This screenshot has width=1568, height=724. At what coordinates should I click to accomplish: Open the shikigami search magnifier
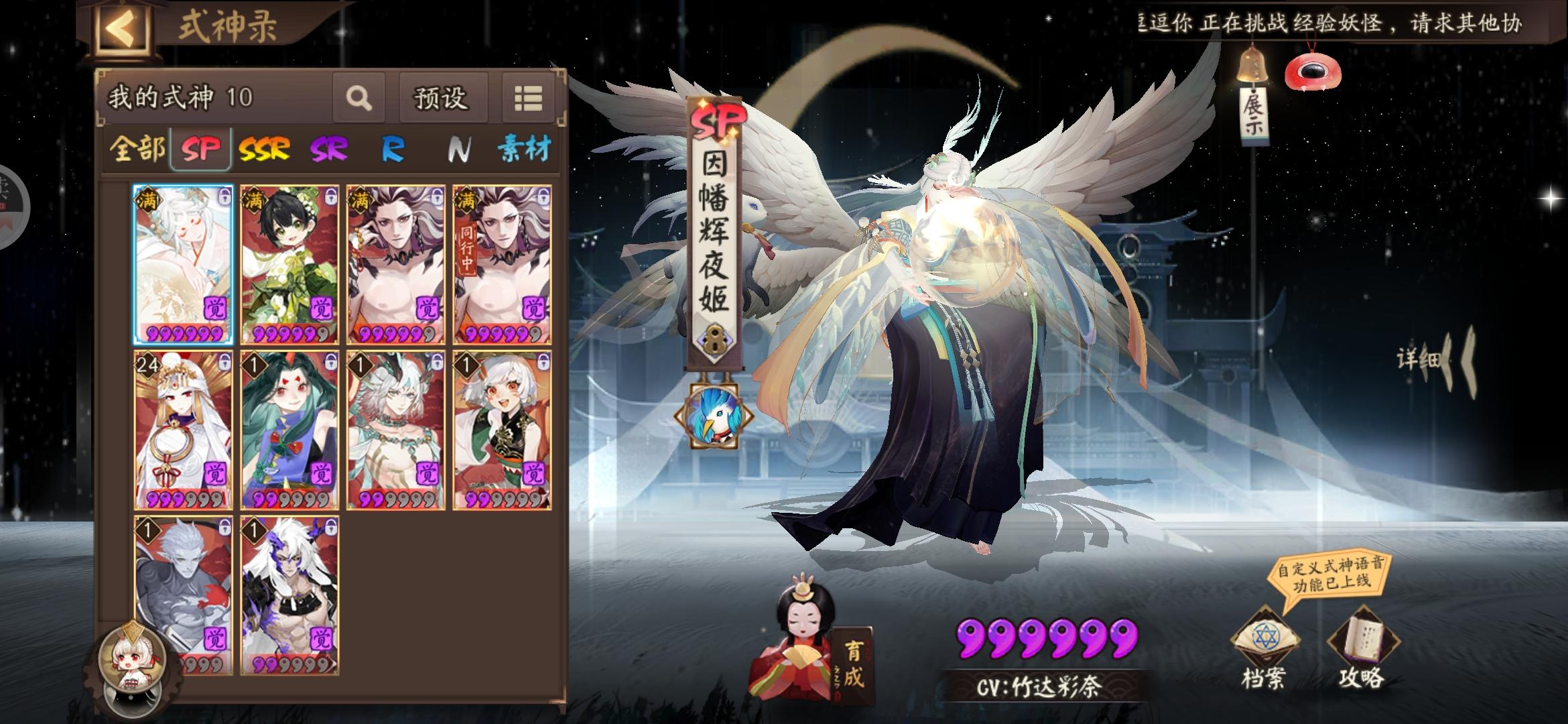coord(359,98)
